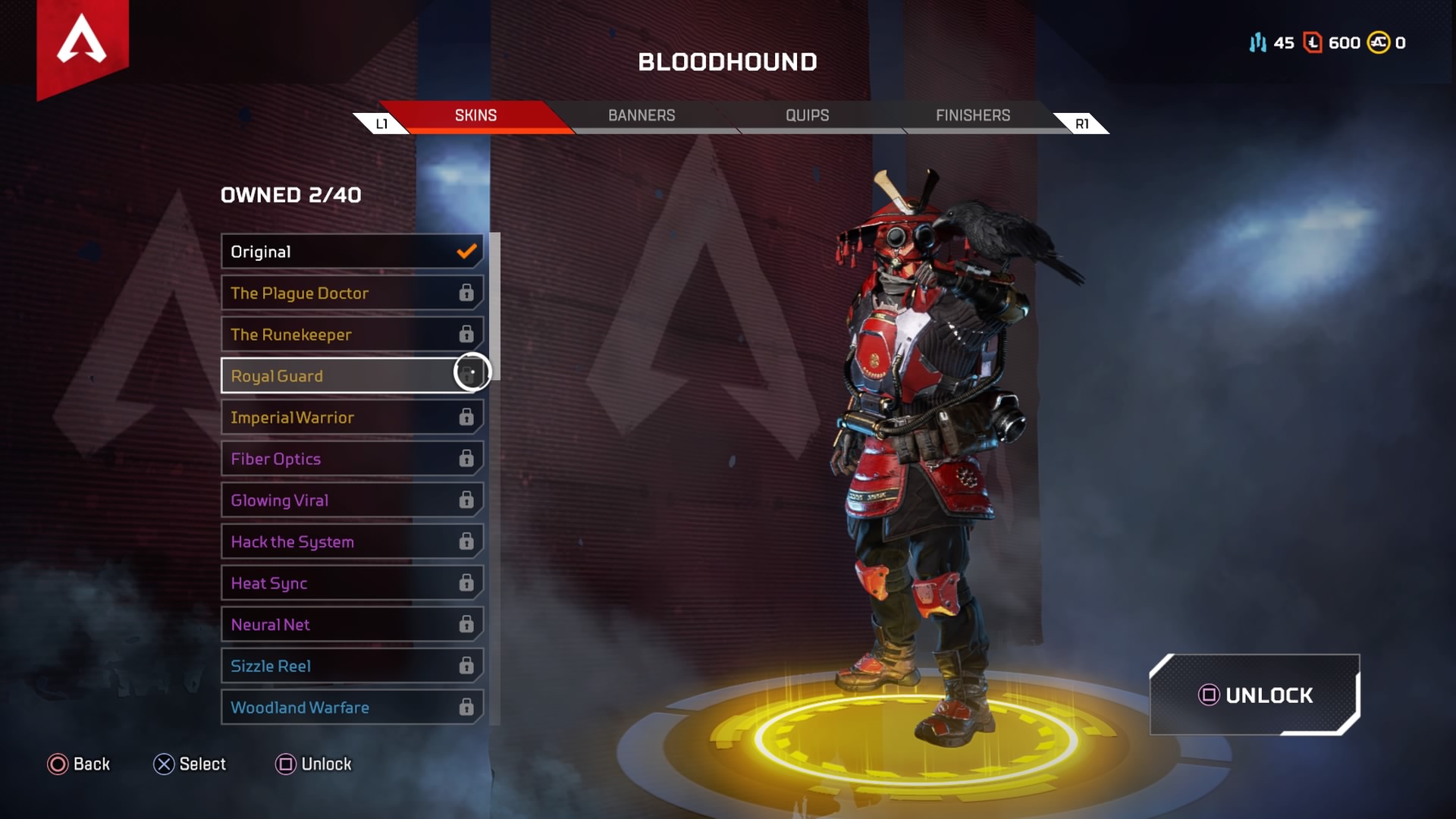
Task: Click the lock icon beside Glowing Viral
Action: 466,500
